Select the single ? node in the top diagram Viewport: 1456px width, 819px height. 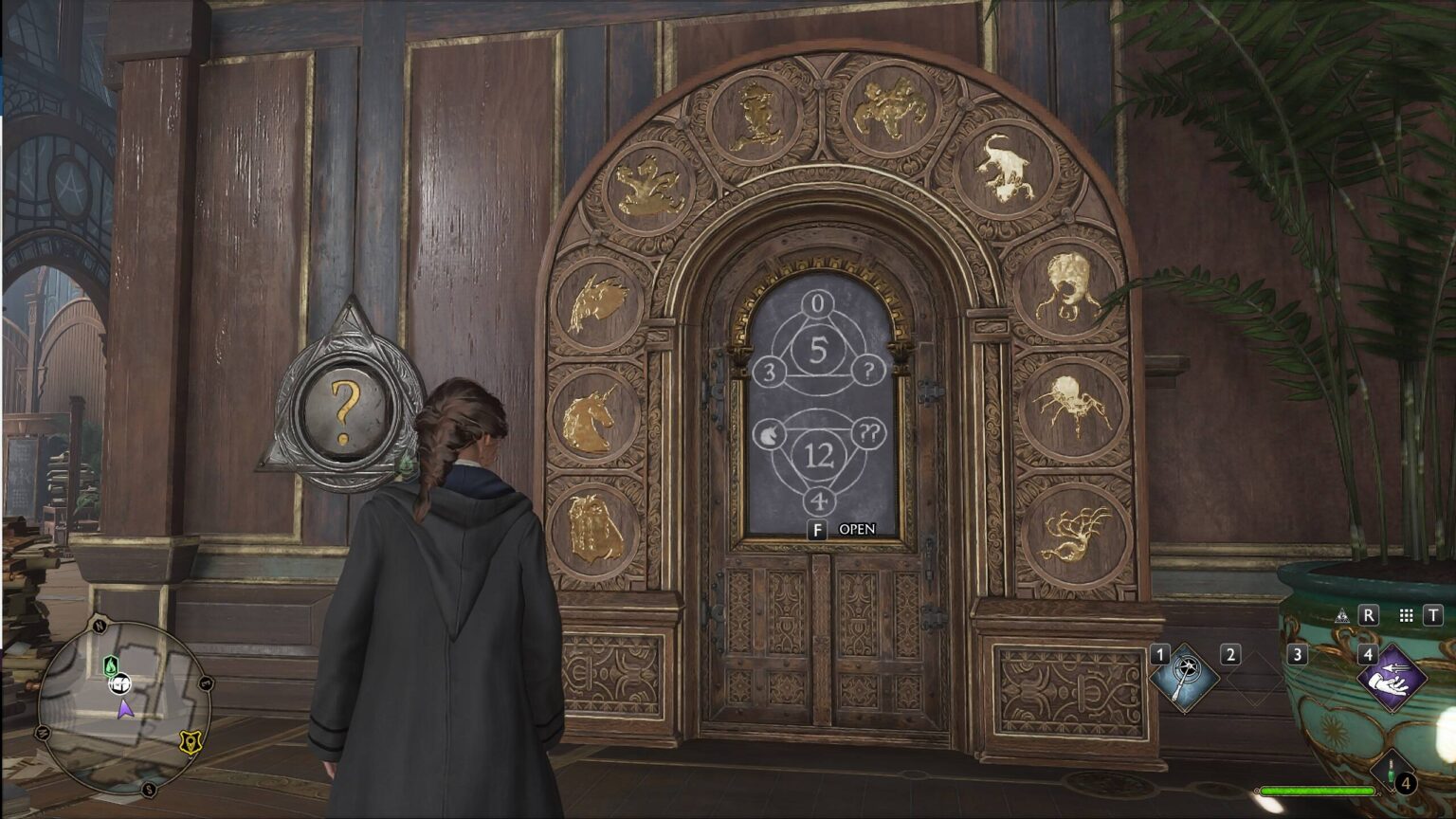click(x=867, y=371)
